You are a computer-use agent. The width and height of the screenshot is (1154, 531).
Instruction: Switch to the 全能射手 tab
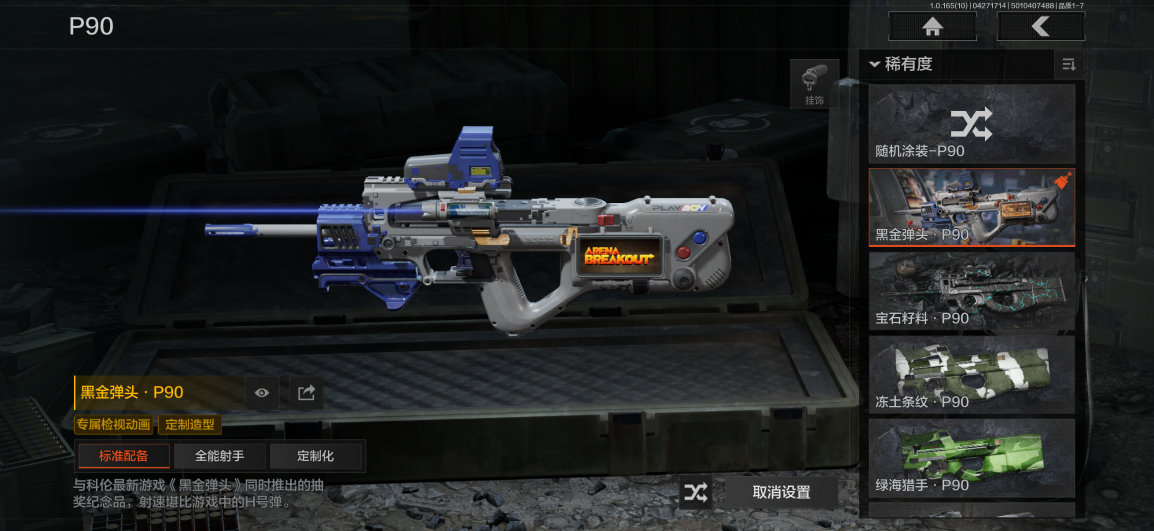[219, 456]
